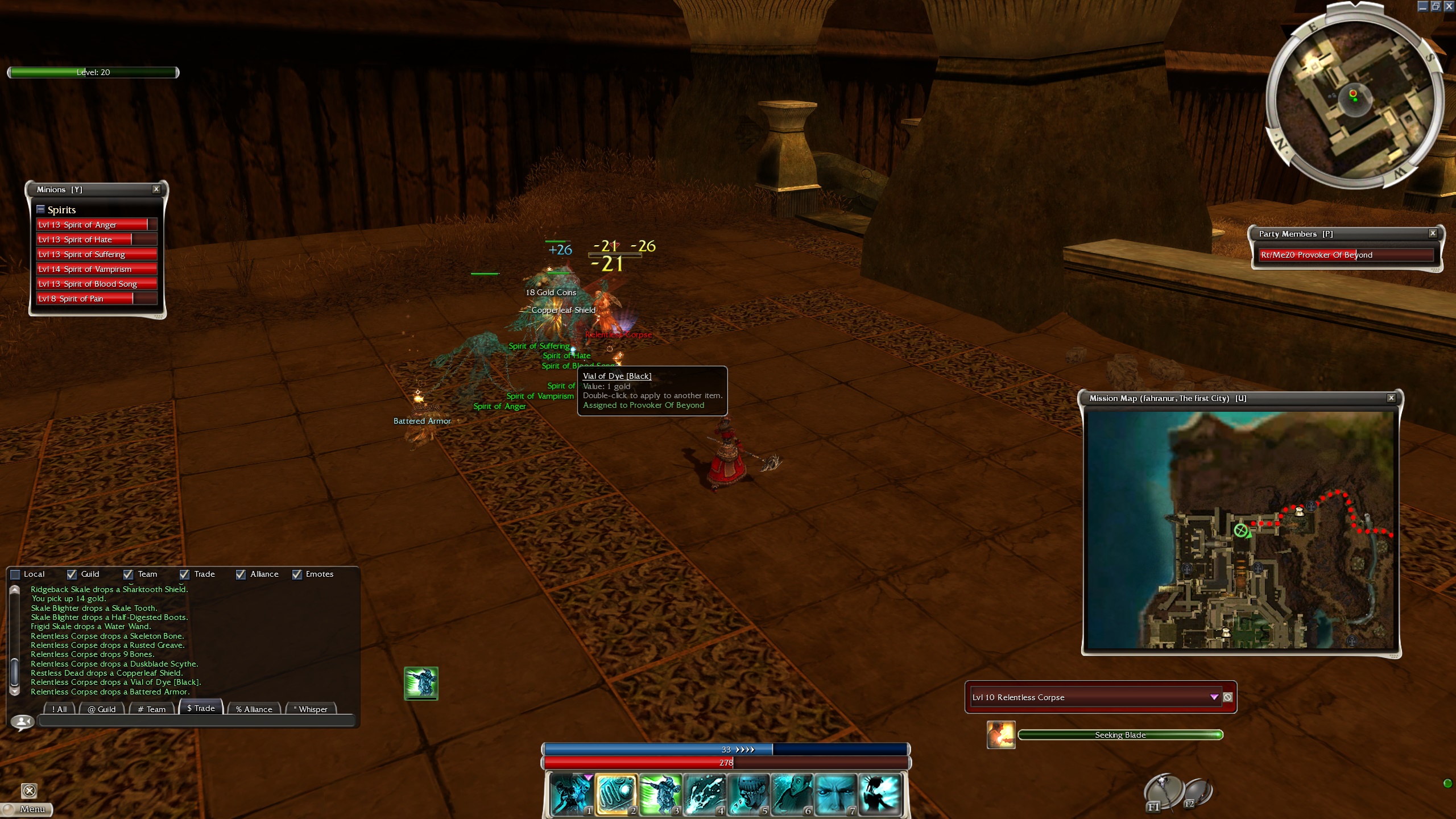Close the Mission Map window
The height and width of the screenshot is (819, 1456).
pos(1391,398)
